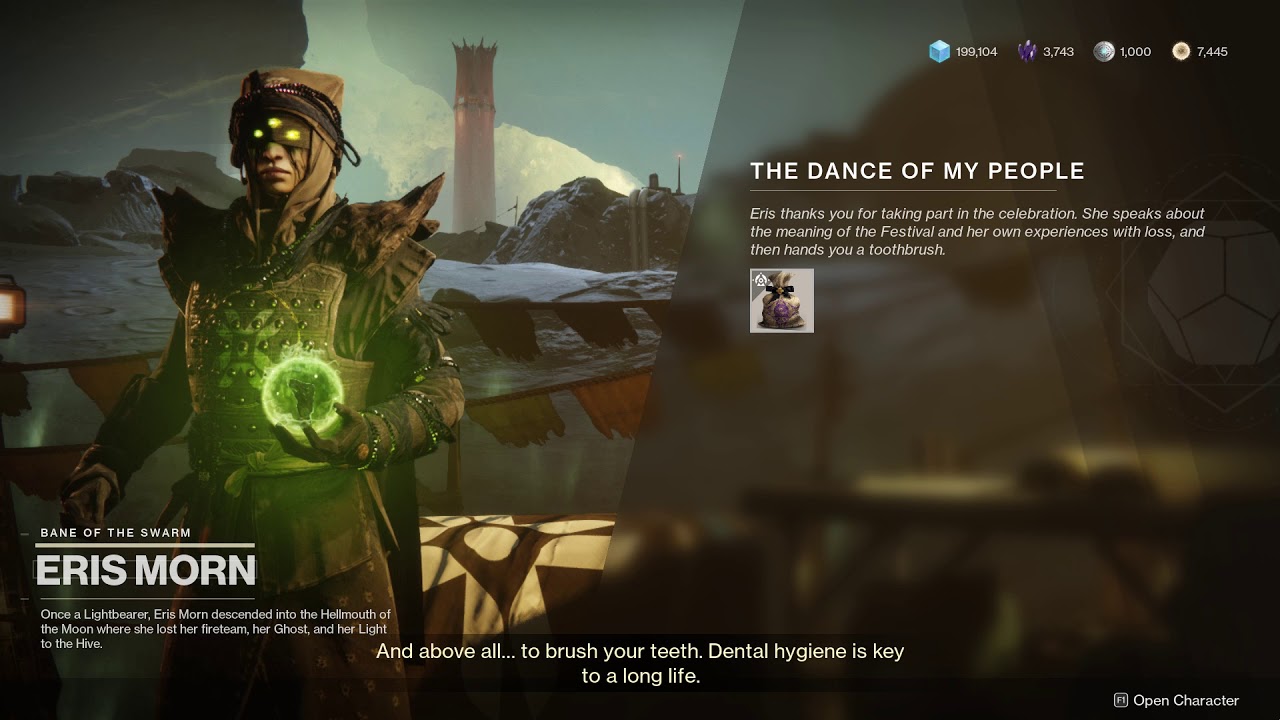Image resolution: width=1280 pixels, height=720 pixels.
Task: Select the reward bag item icon
Action: coord(782,300)
